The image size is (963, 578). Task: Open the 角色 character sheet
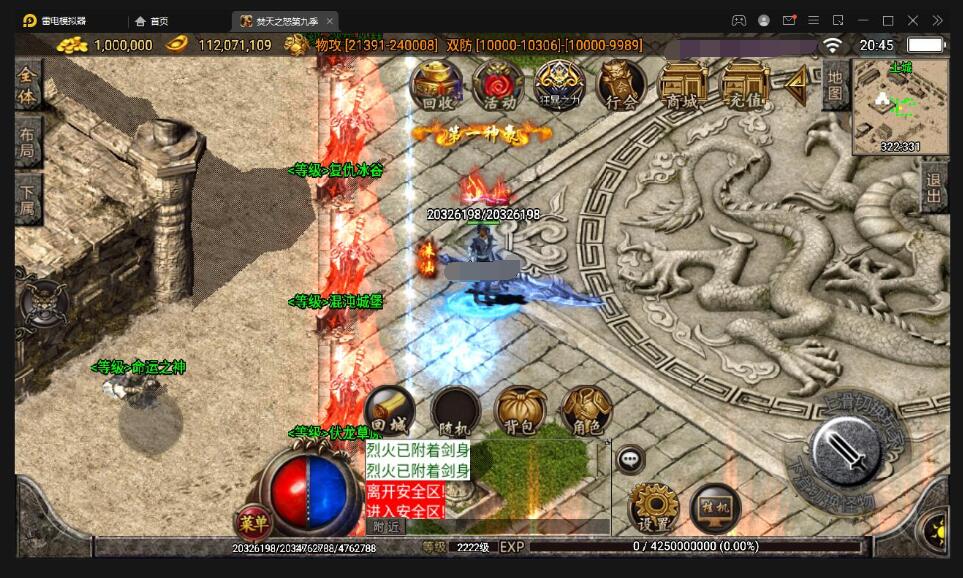tap(586, 411)
